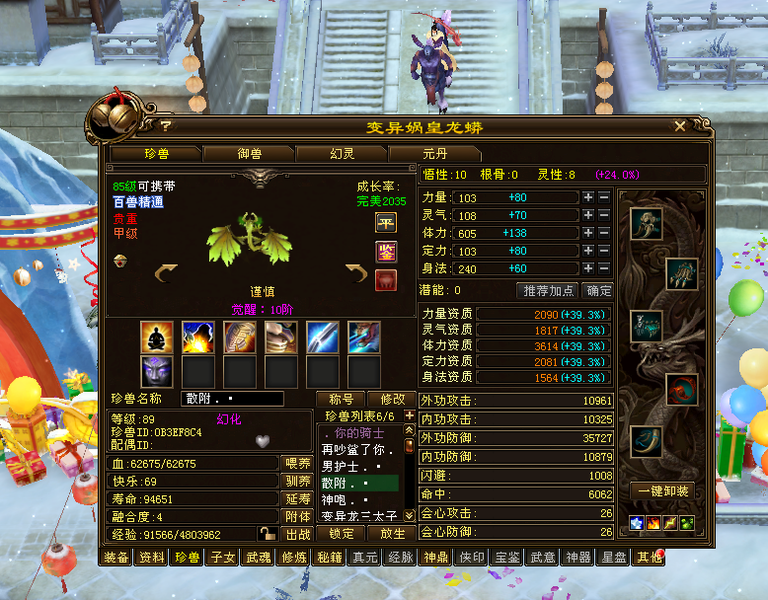
Task: Release the pet with 放生
Action: click(x=391, y=534)
